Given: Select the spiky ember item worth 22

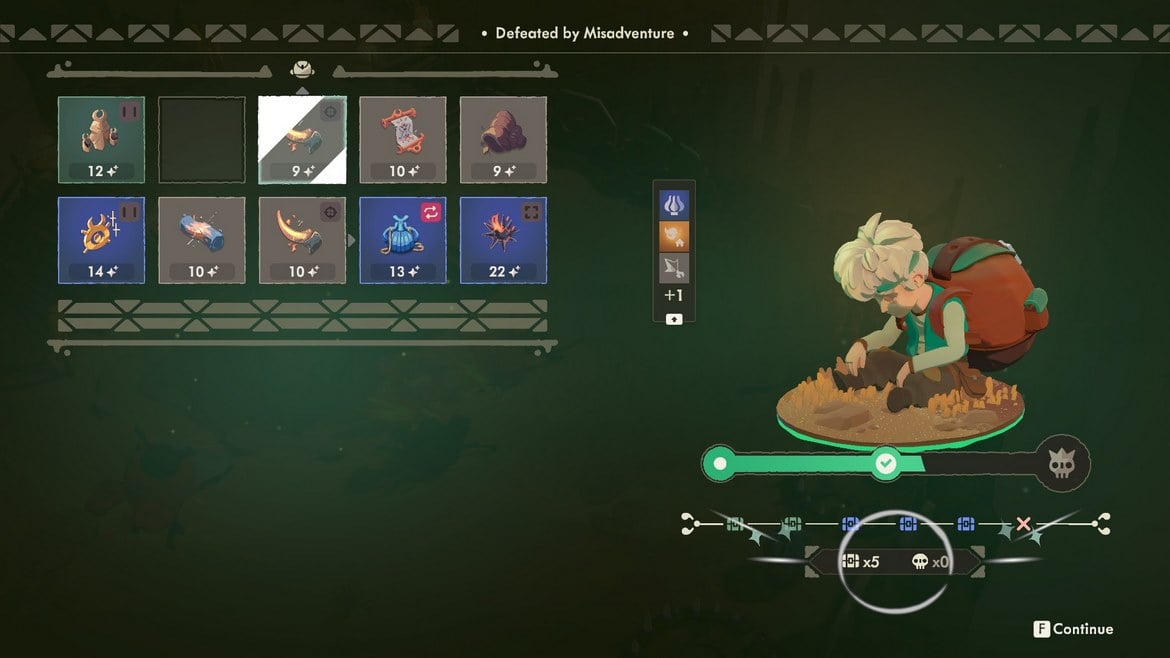Looking at the screenshot, I should [503, 240].
